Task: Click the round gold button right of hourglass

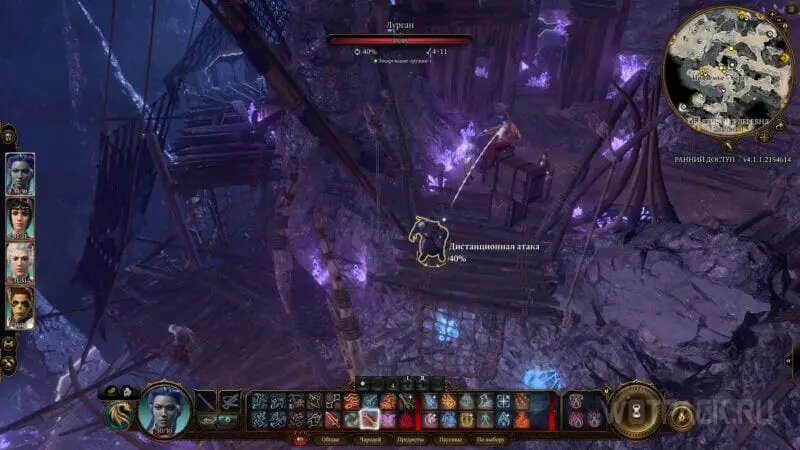Action: coord(683,411)
